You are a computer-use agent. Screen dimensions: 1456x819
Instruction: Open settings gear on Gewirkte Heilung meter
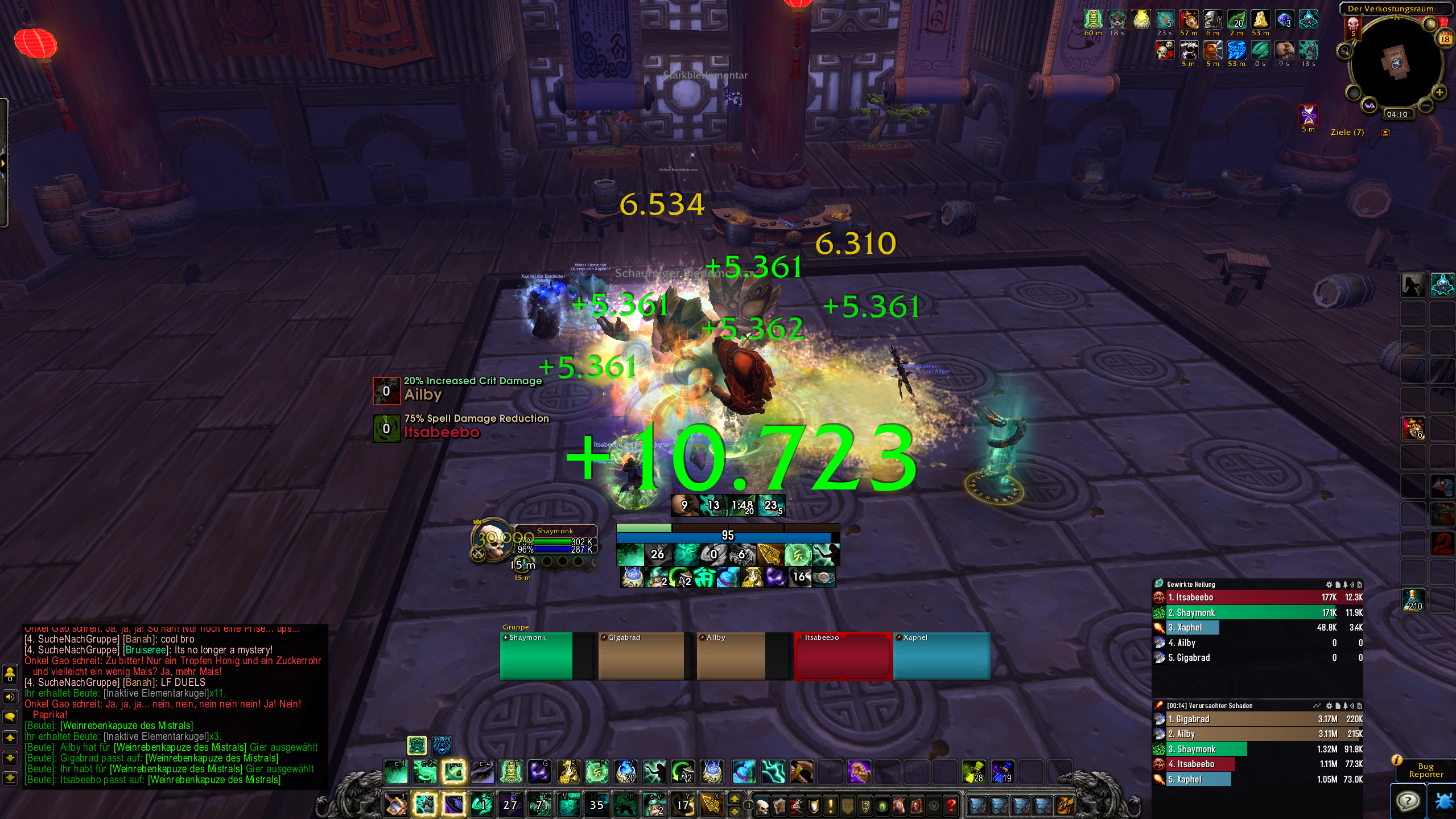1329,585
